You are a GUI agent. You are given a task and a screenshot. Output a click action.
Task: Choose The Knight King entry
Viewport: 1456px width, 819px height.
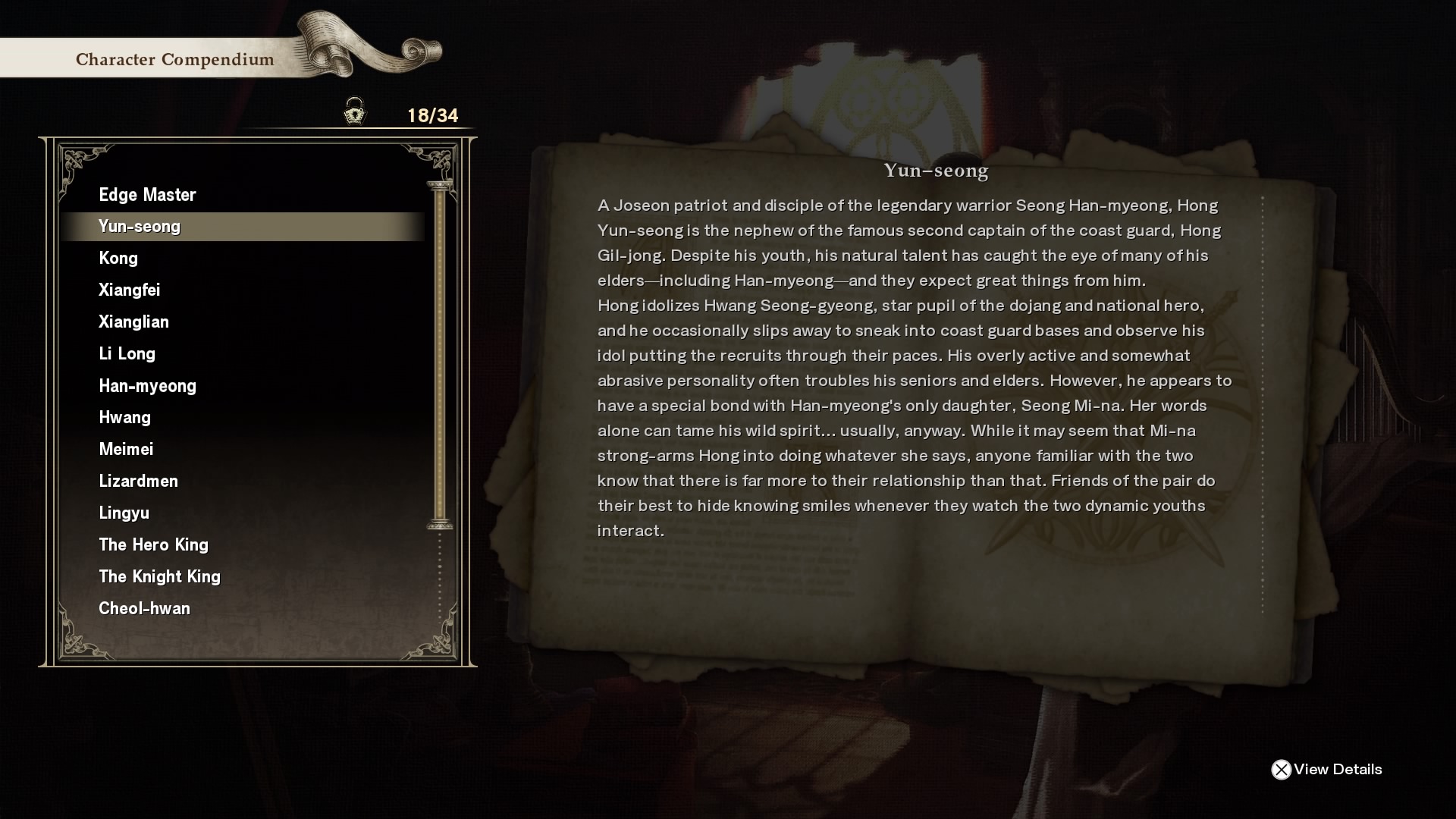click(159, 577)
